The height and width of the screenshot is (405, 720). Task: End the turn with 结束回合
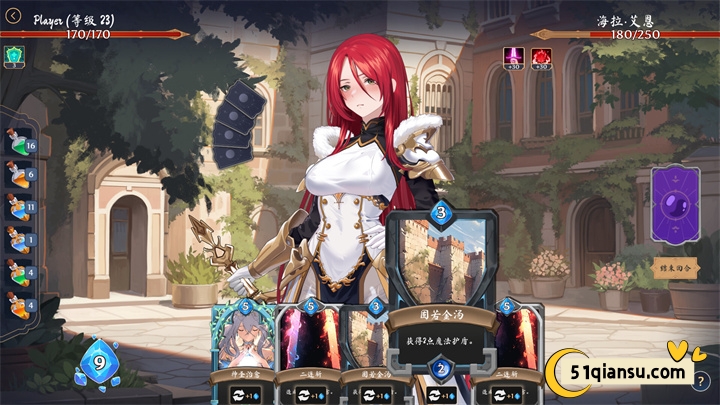coord(675,269)
